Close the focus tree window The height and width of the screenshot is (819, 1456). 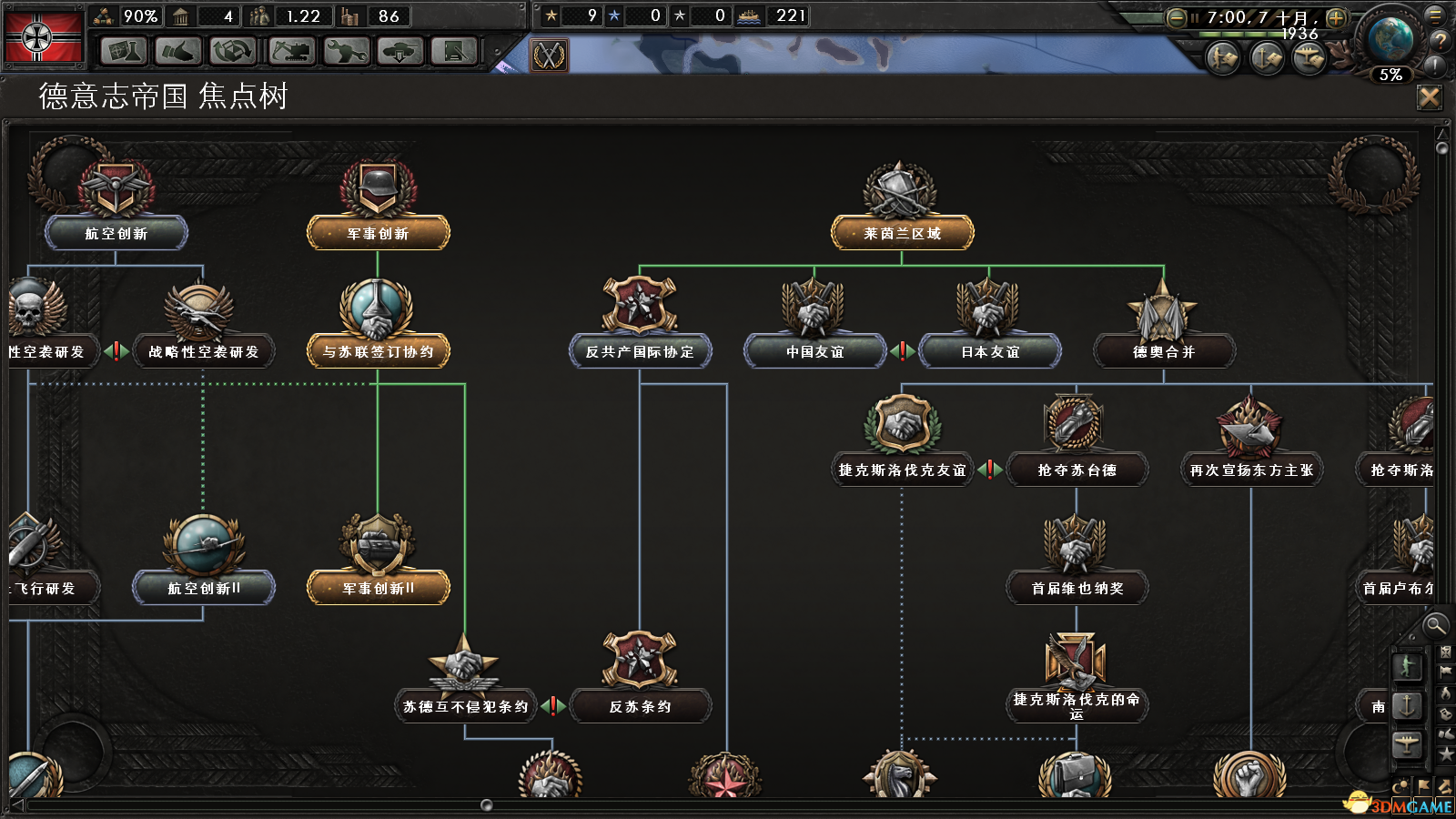(1430, 97)
